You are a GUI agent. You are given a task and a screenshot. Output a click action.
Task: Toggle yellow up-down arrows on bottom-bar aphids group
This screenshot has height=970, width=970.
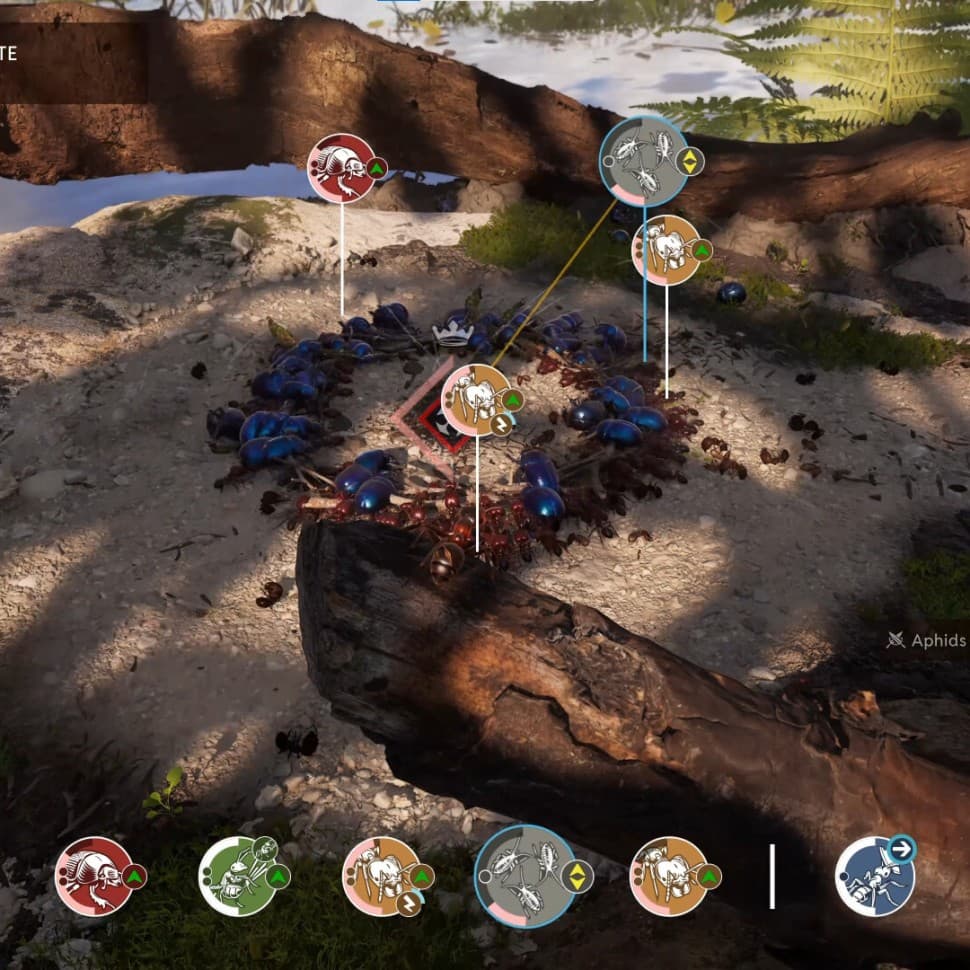pos(579,877)
